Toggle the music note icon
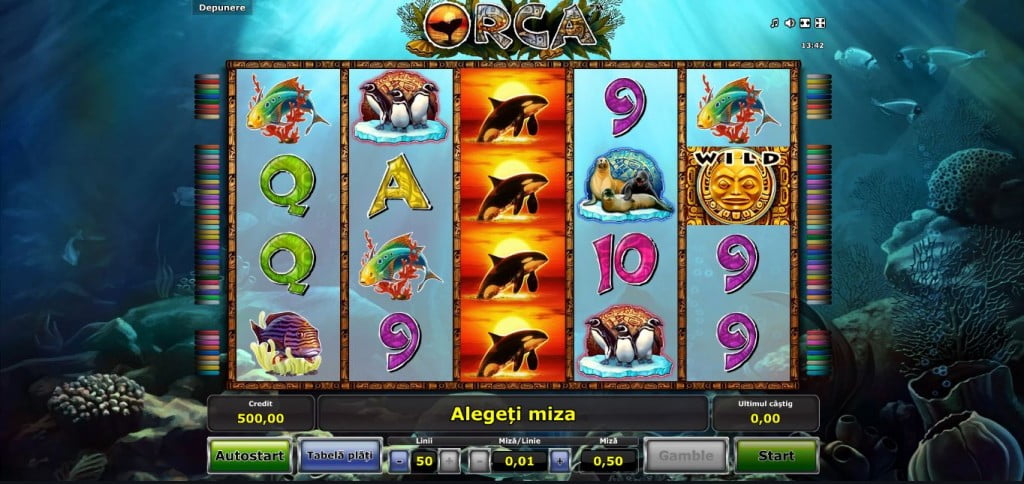The width and height of the screenshot is (1024, 484). click(775, 23)
